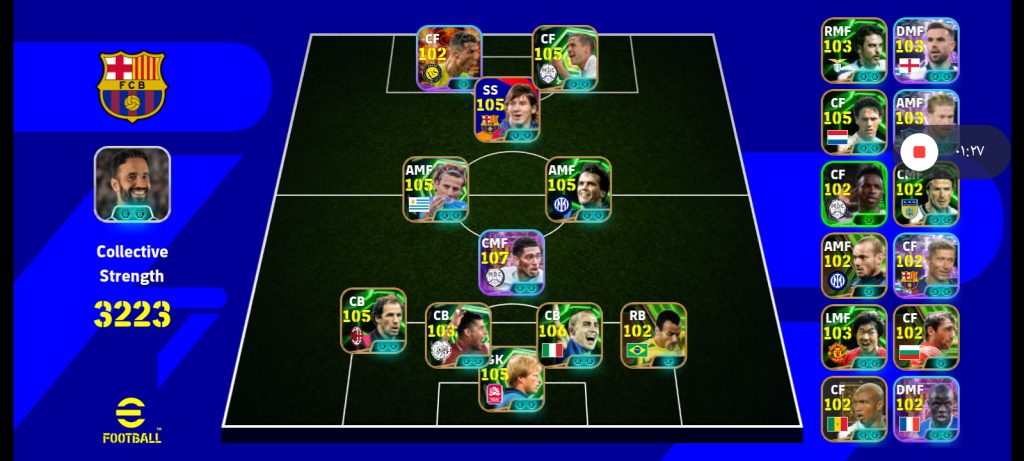
Task: Pick the CF 102 Senegal substitute card
Action: point(854,409)
